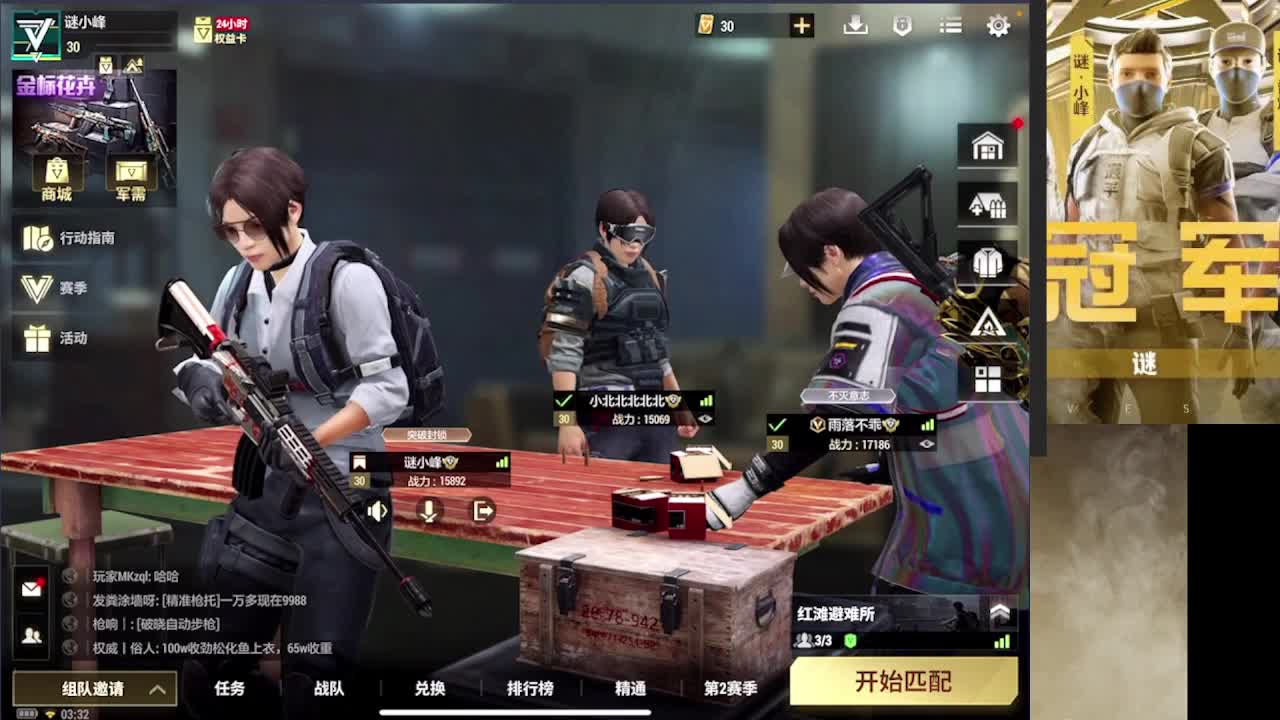Click the triangle emblem icon below the jacket icon

[x=988, y=321]
